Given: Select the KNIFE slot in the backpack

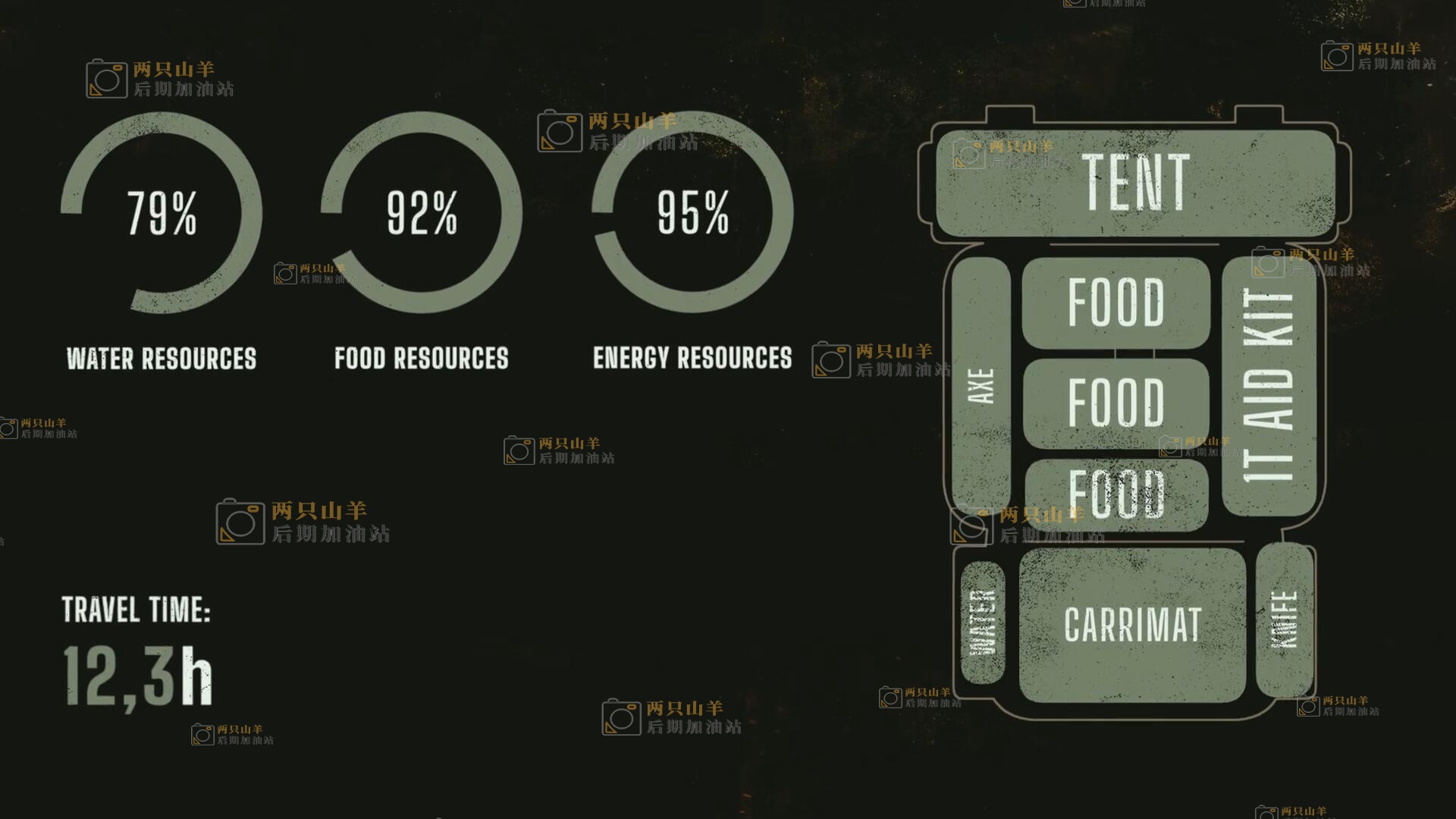Looking at the screenshot, I should coord(1284,620).
